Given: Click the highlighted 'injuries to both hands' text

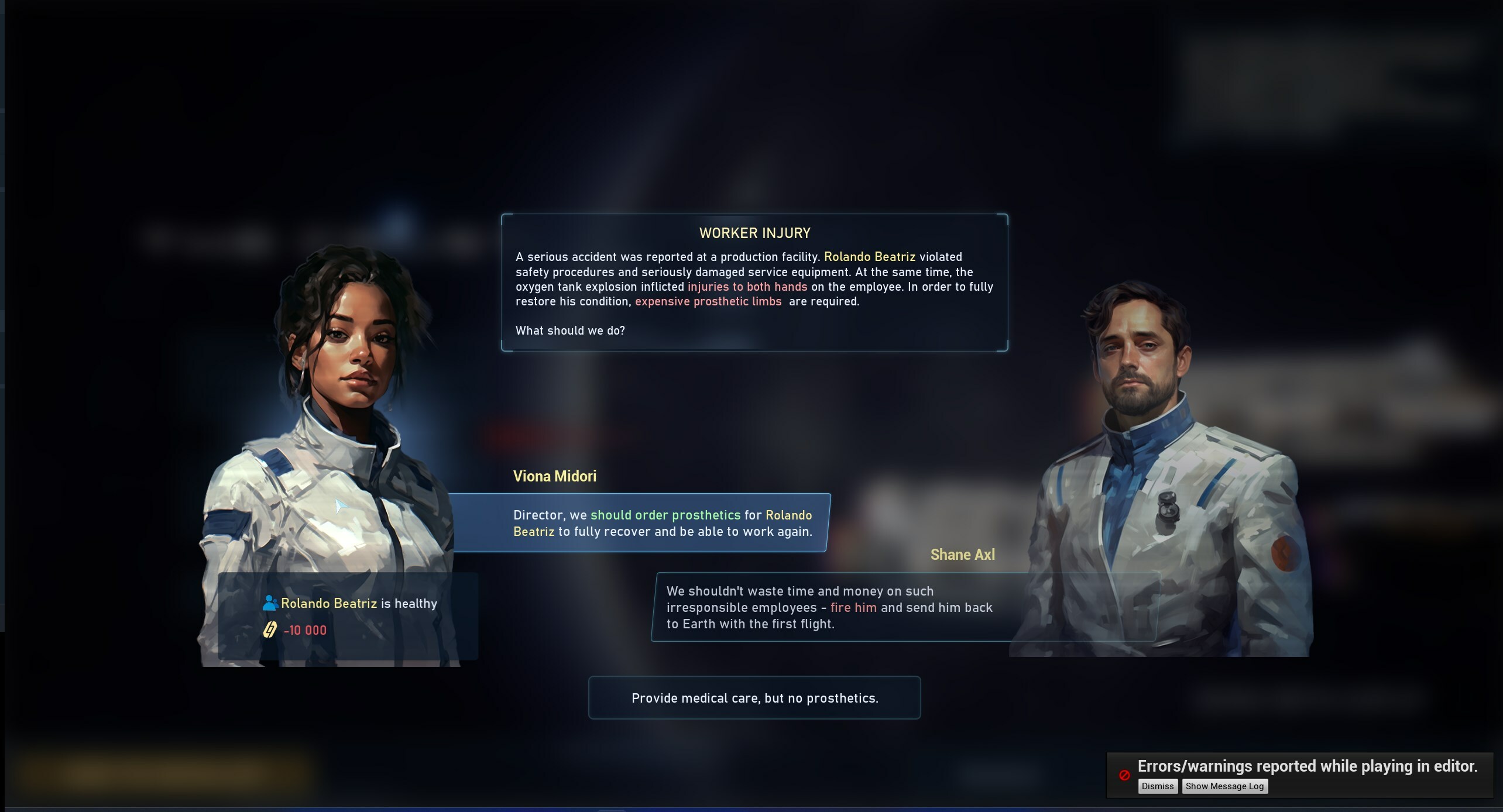Looking at the screenshot, I should tap(747, 287).
